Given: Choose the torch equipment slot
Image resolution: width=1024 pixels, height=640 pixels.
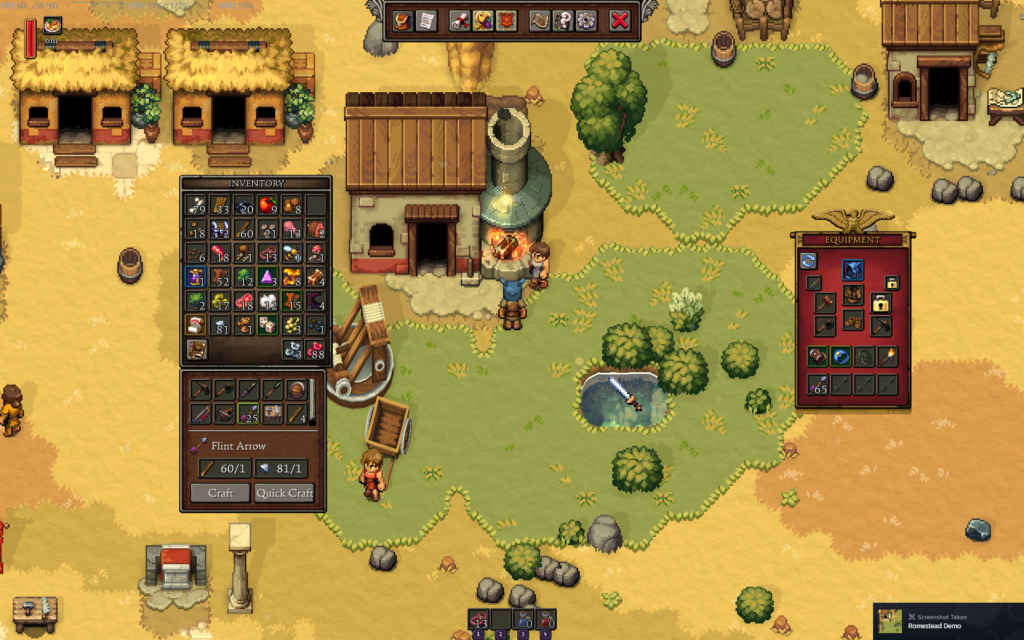Looking at the screenshot, I should (x=888, y=356).
